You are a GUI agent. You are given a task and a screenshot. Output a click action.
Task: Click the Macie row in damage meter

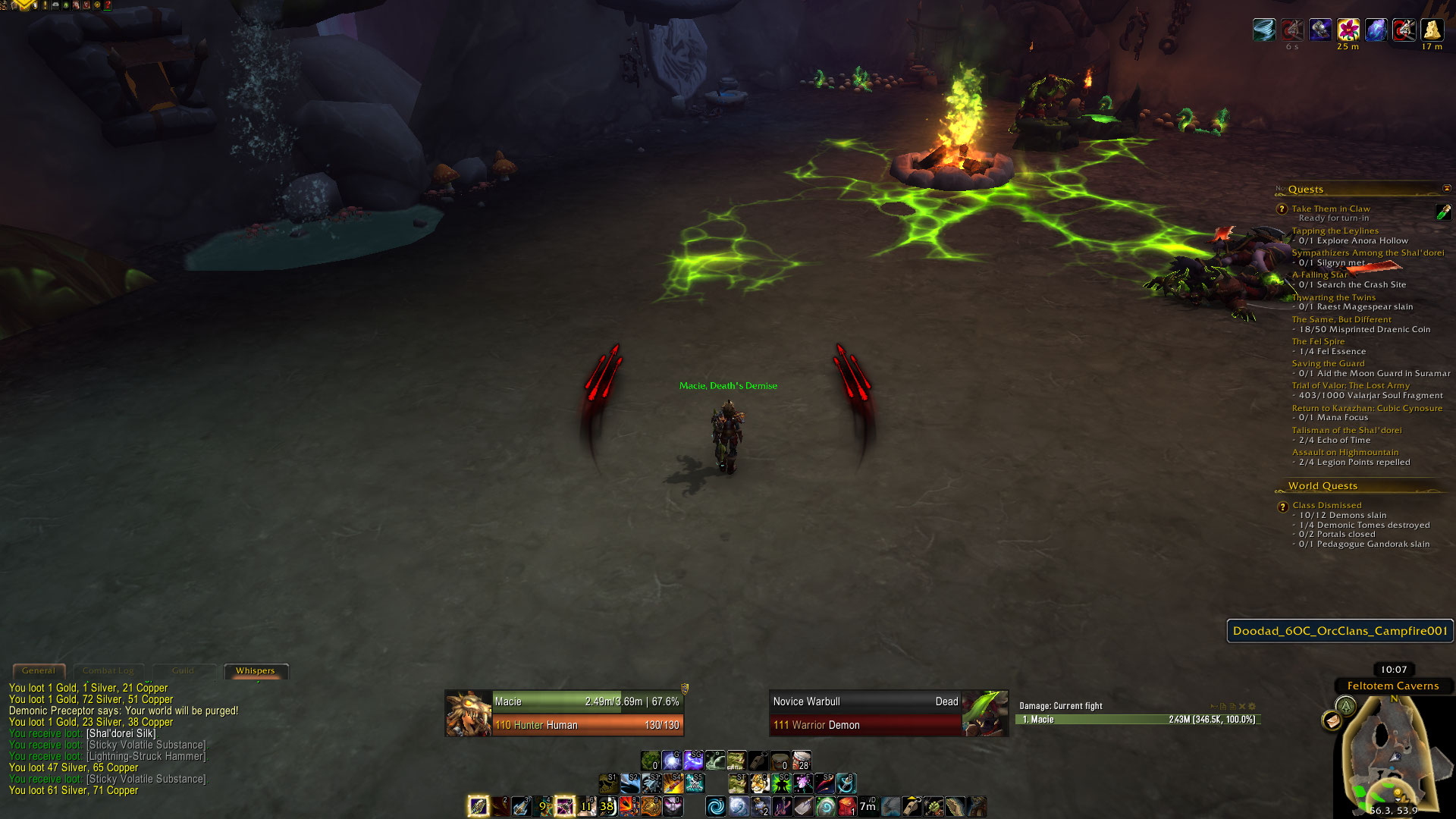click(x=1137, y=719)
